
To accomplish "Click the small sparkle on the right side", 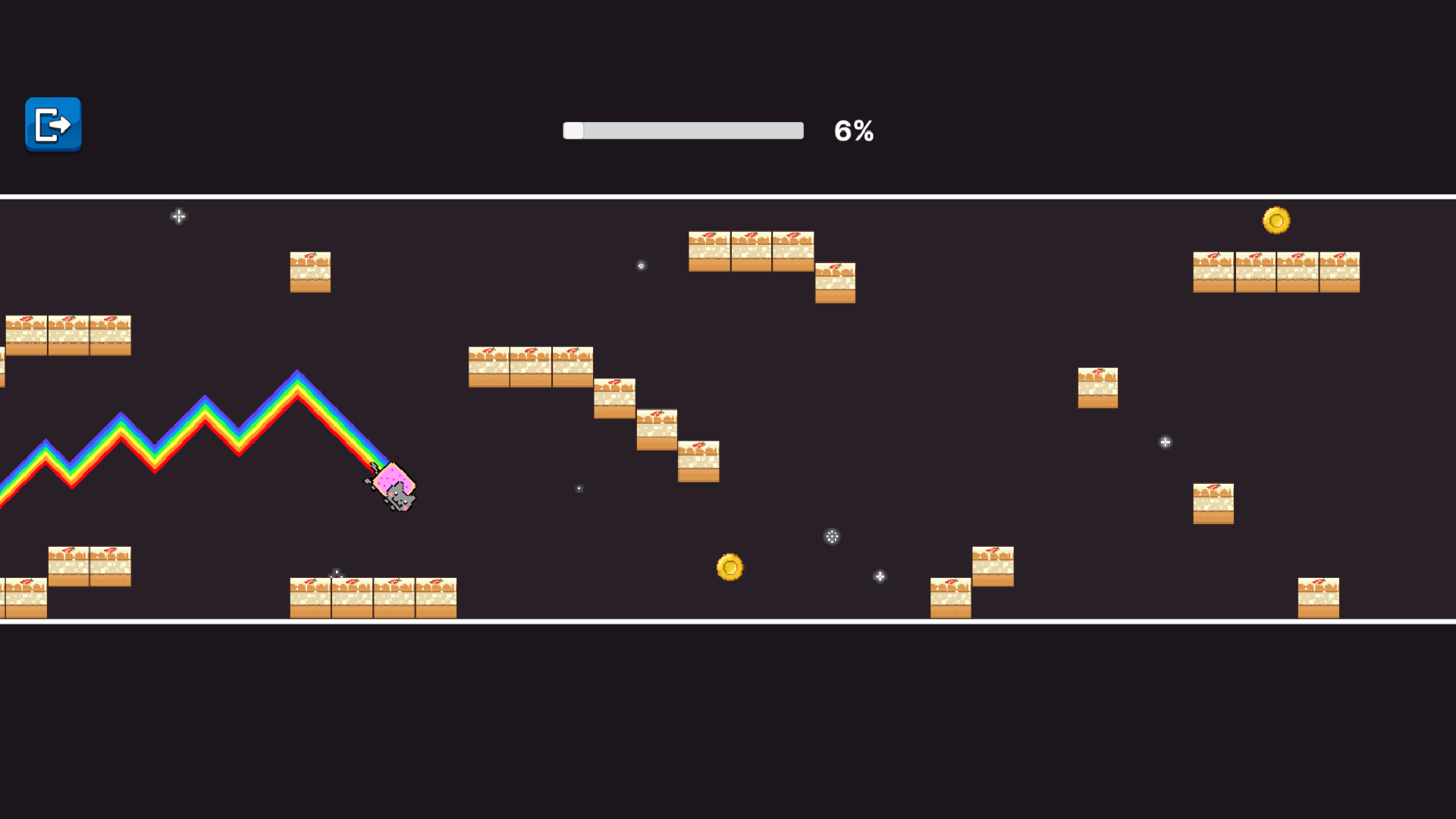I will tap(1165, 442).
